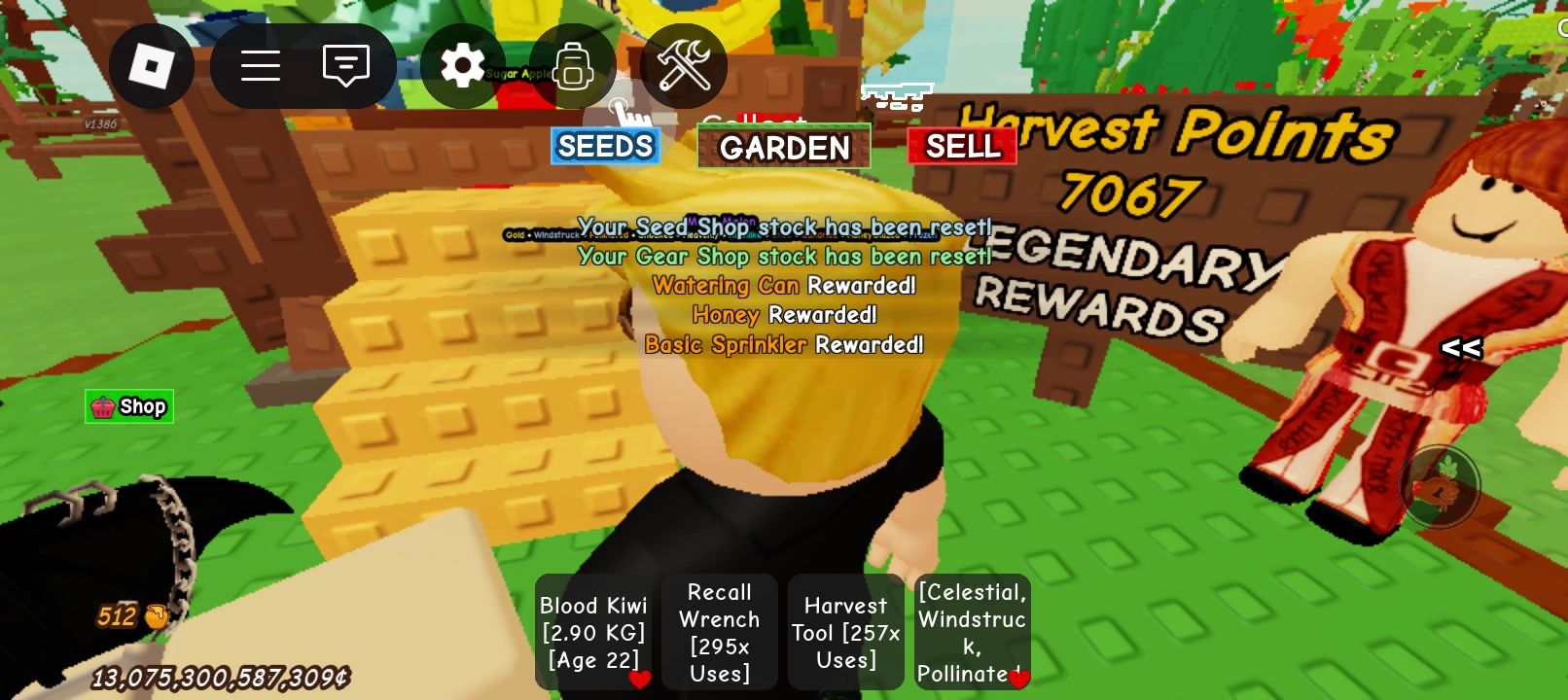Open the SEEDS tab
This screenshot has width=1568, height=700.
(604, 146)
